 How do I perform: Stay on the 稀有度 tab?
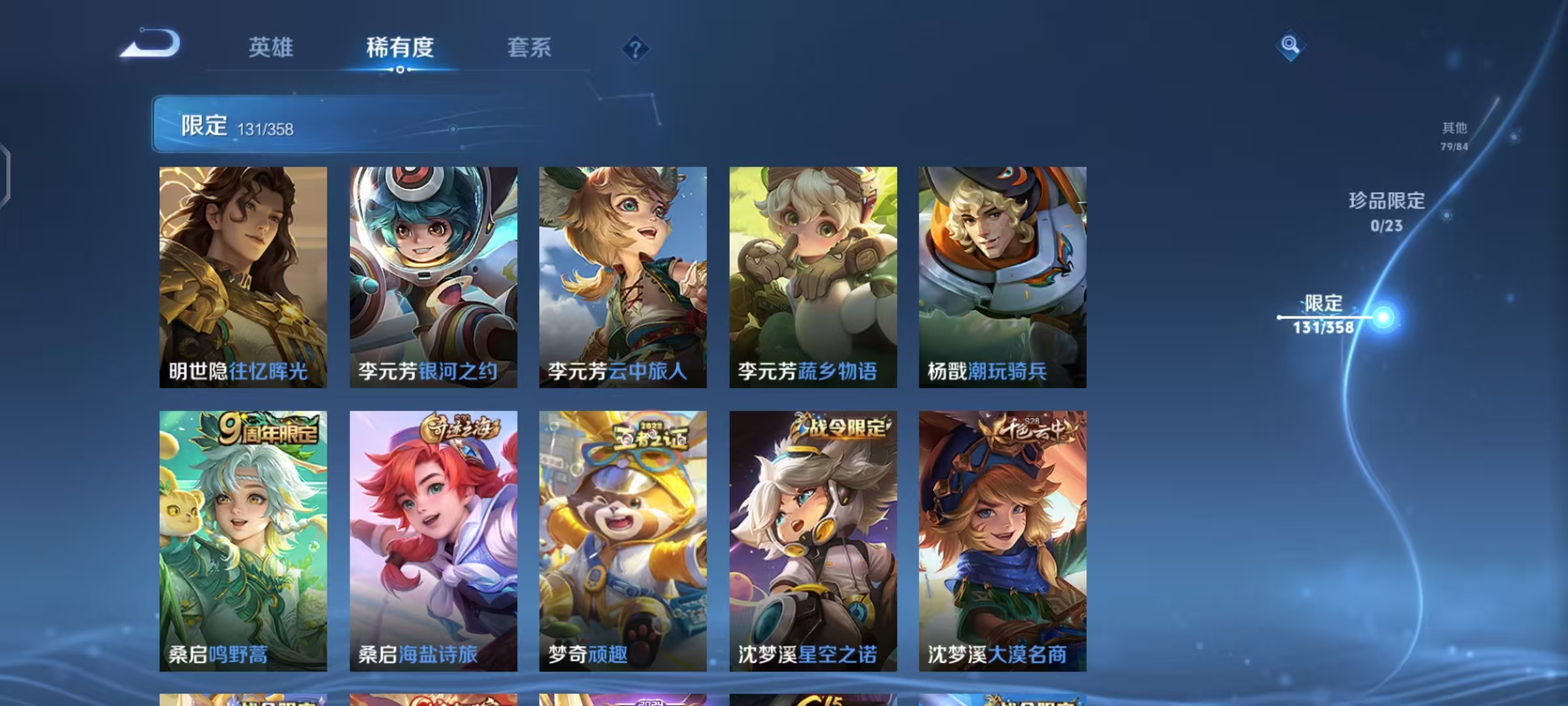400,48
